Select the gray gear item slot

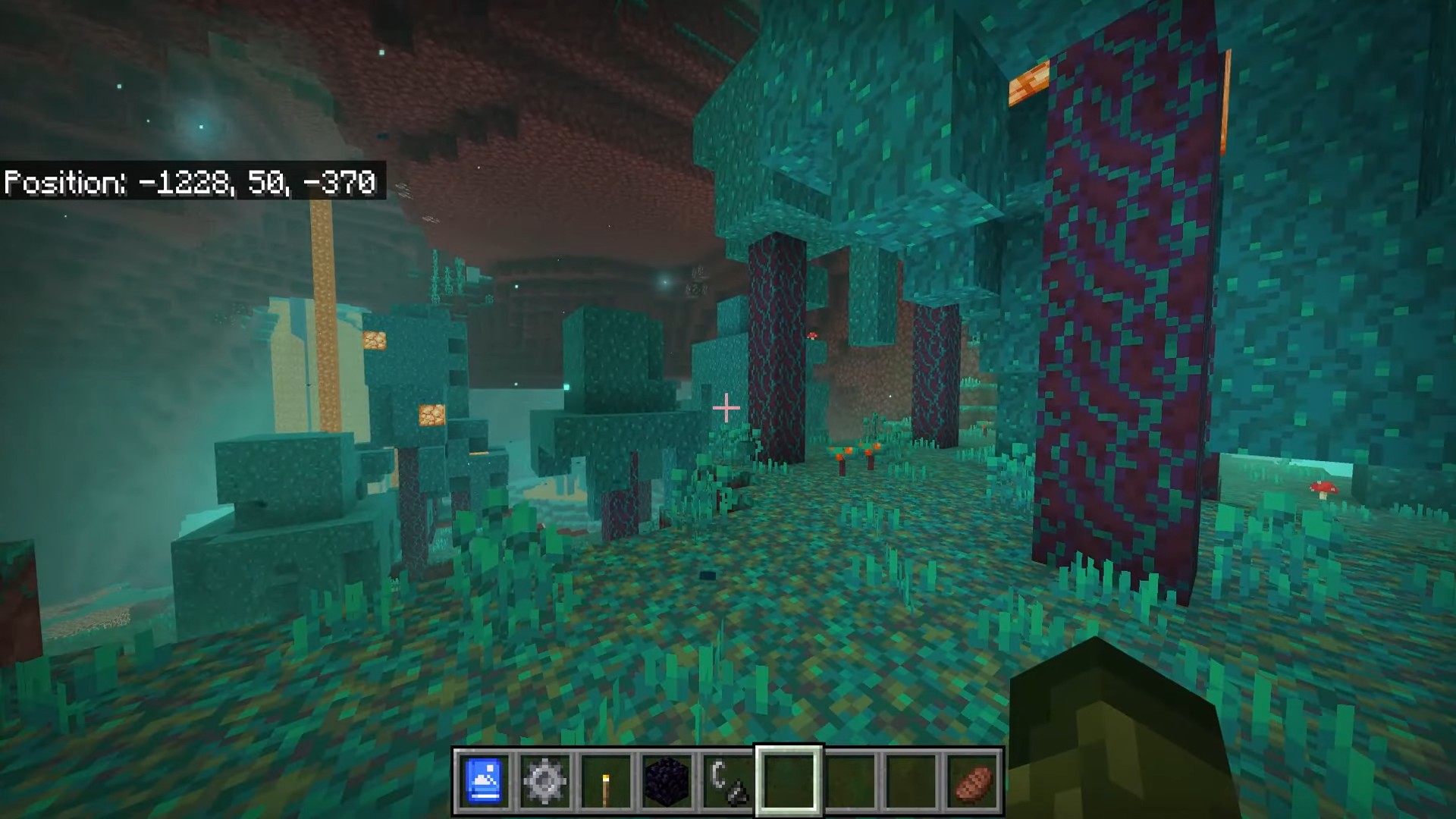click(x=544, y=781)
